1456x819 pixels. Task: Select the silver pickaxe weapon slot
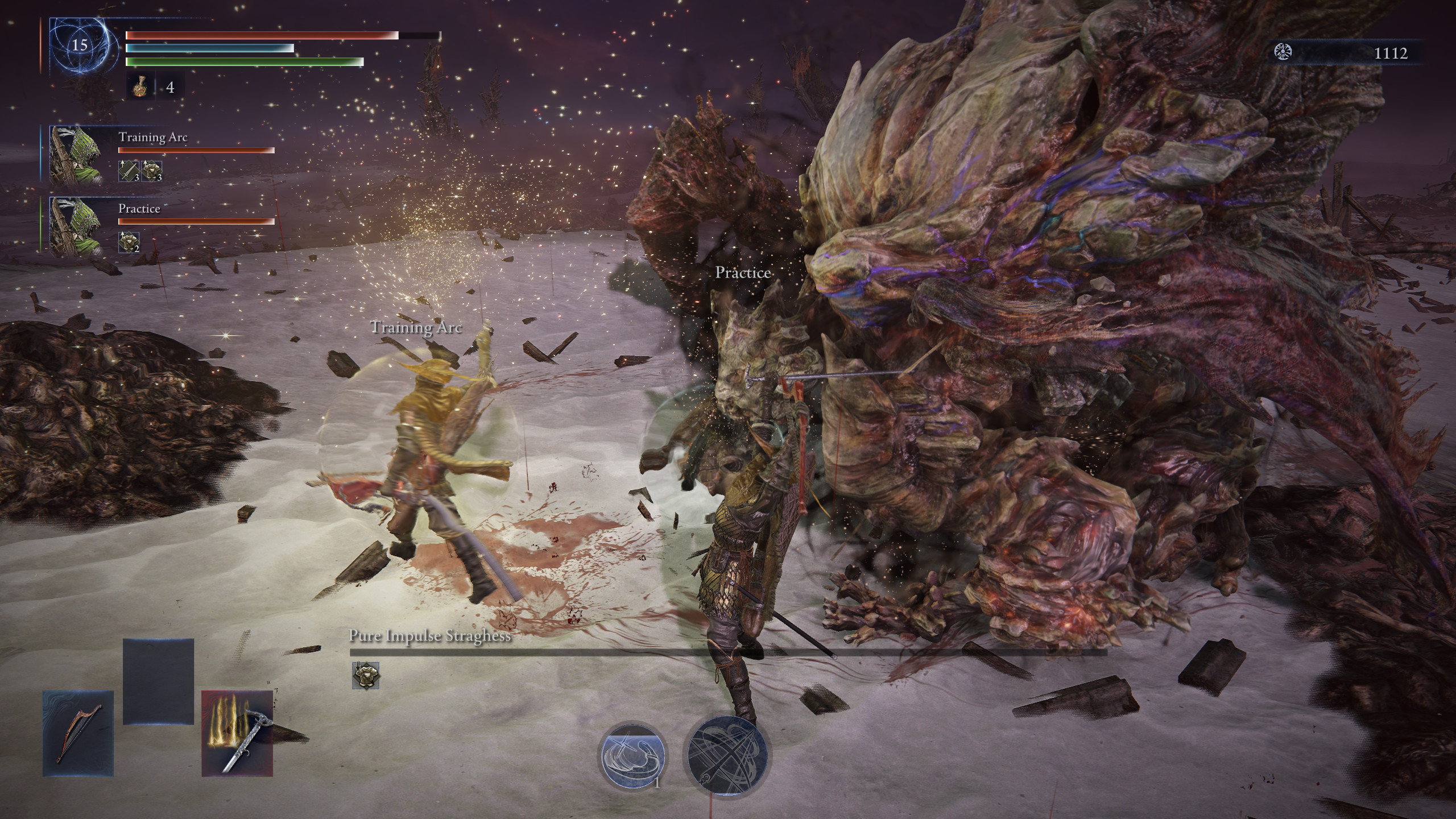point(237,734)
